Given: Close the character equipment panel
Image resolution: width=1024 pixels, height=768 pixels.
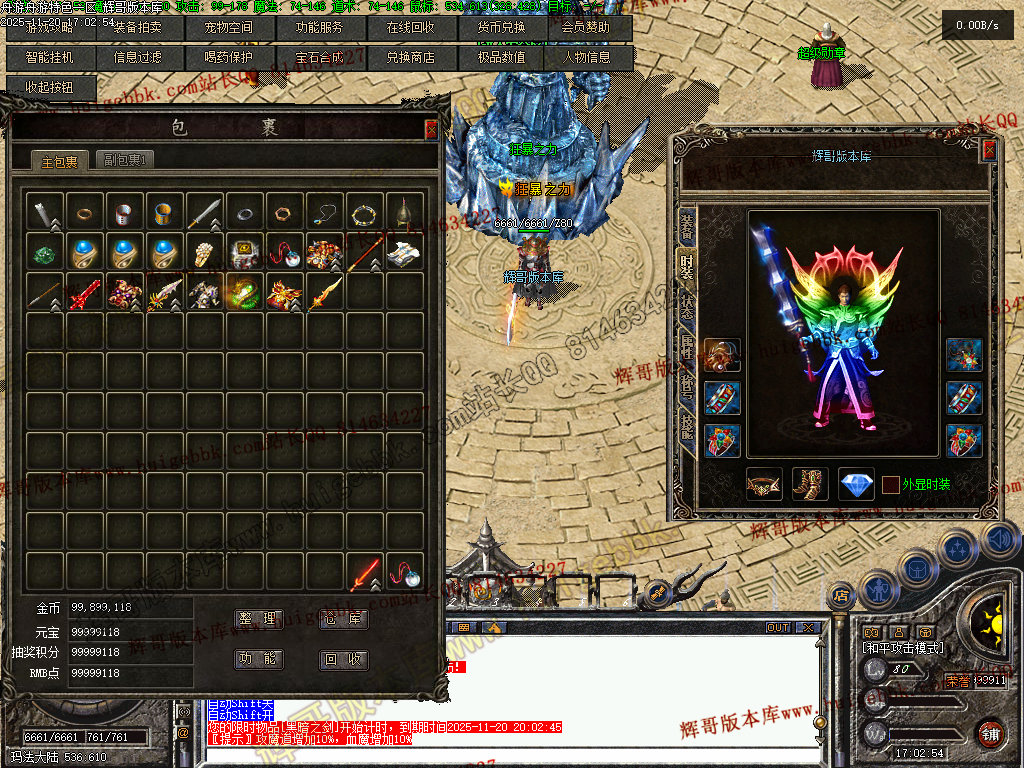Looking at the screenshot, I should [989, 150].
